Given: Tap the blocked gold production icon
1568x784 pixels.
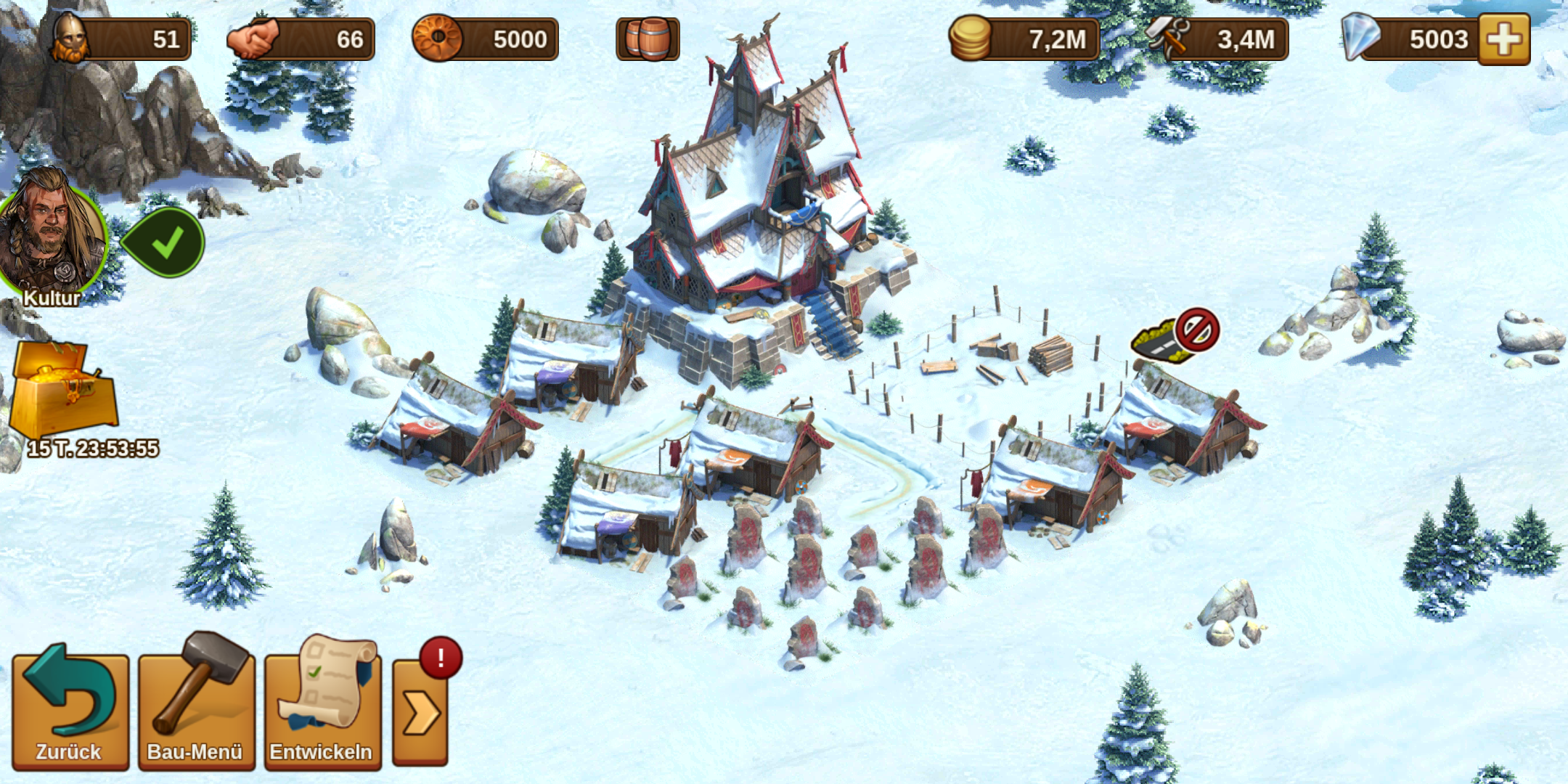Looking at the screenshot, I should 1176,335.
